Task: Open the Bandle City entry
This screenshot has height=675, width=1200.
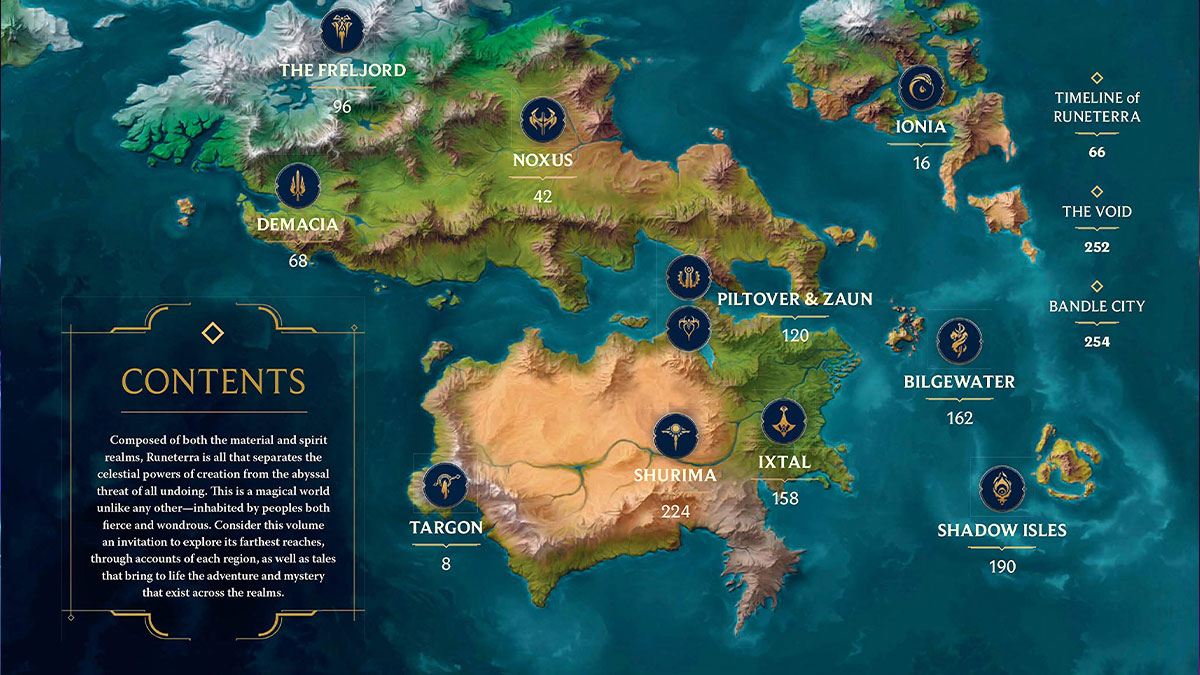Action: pyautogui.click(x=1097, y=306)
